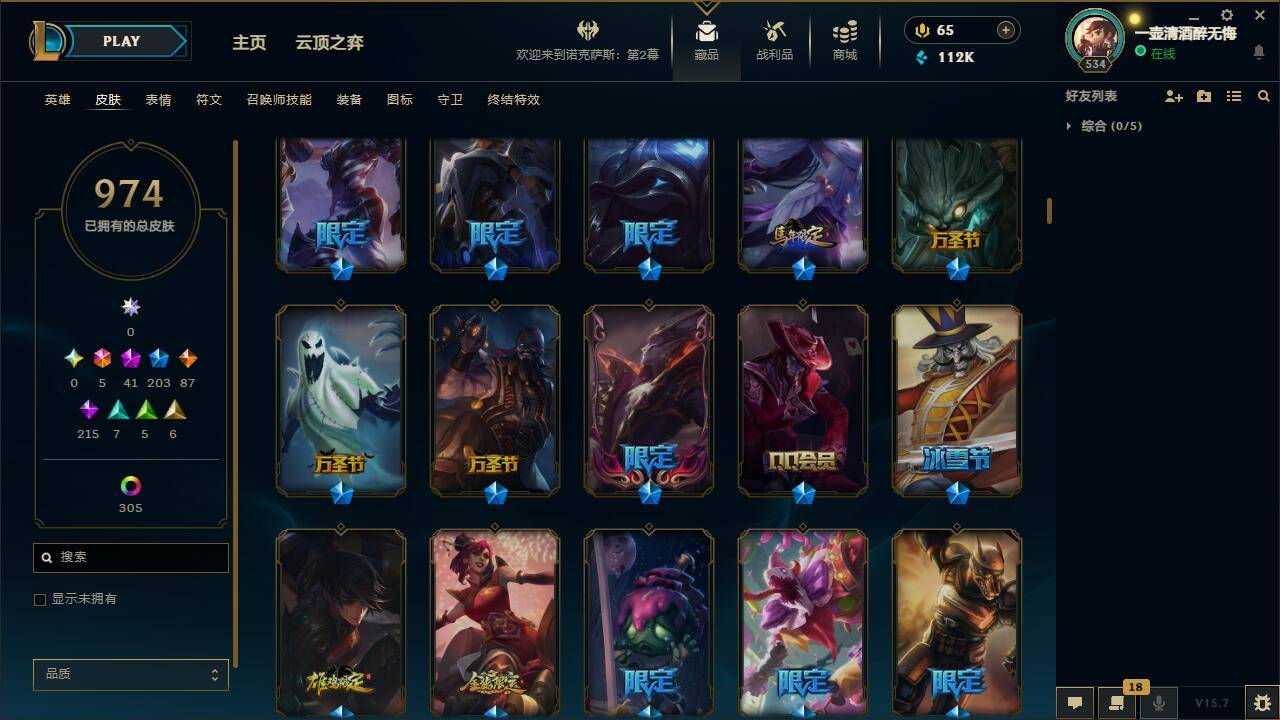1280x720 pixels.
Task: Open the settings gear menu
Action: pyautogui.click(x=1226, y=16)
